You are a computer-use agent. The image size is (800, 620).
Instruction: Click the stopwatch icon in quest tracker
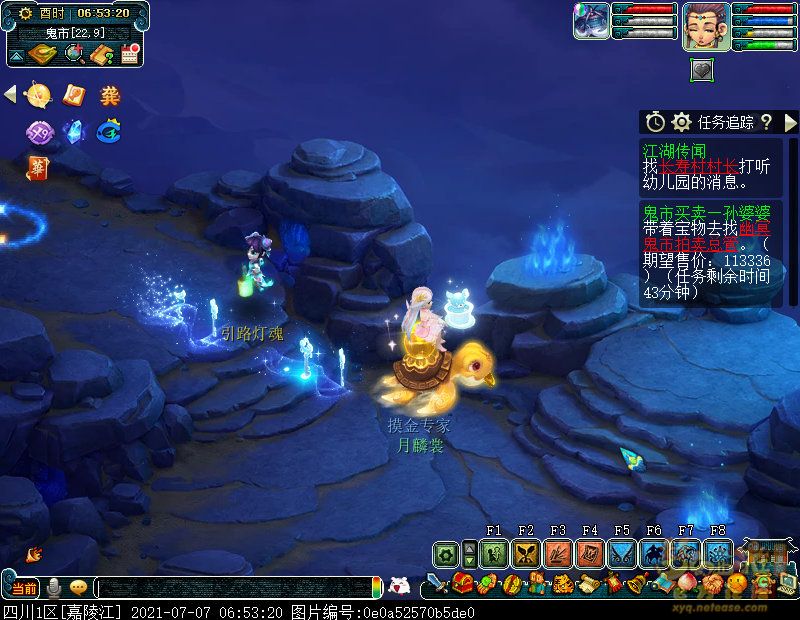[x=655, y=122]
